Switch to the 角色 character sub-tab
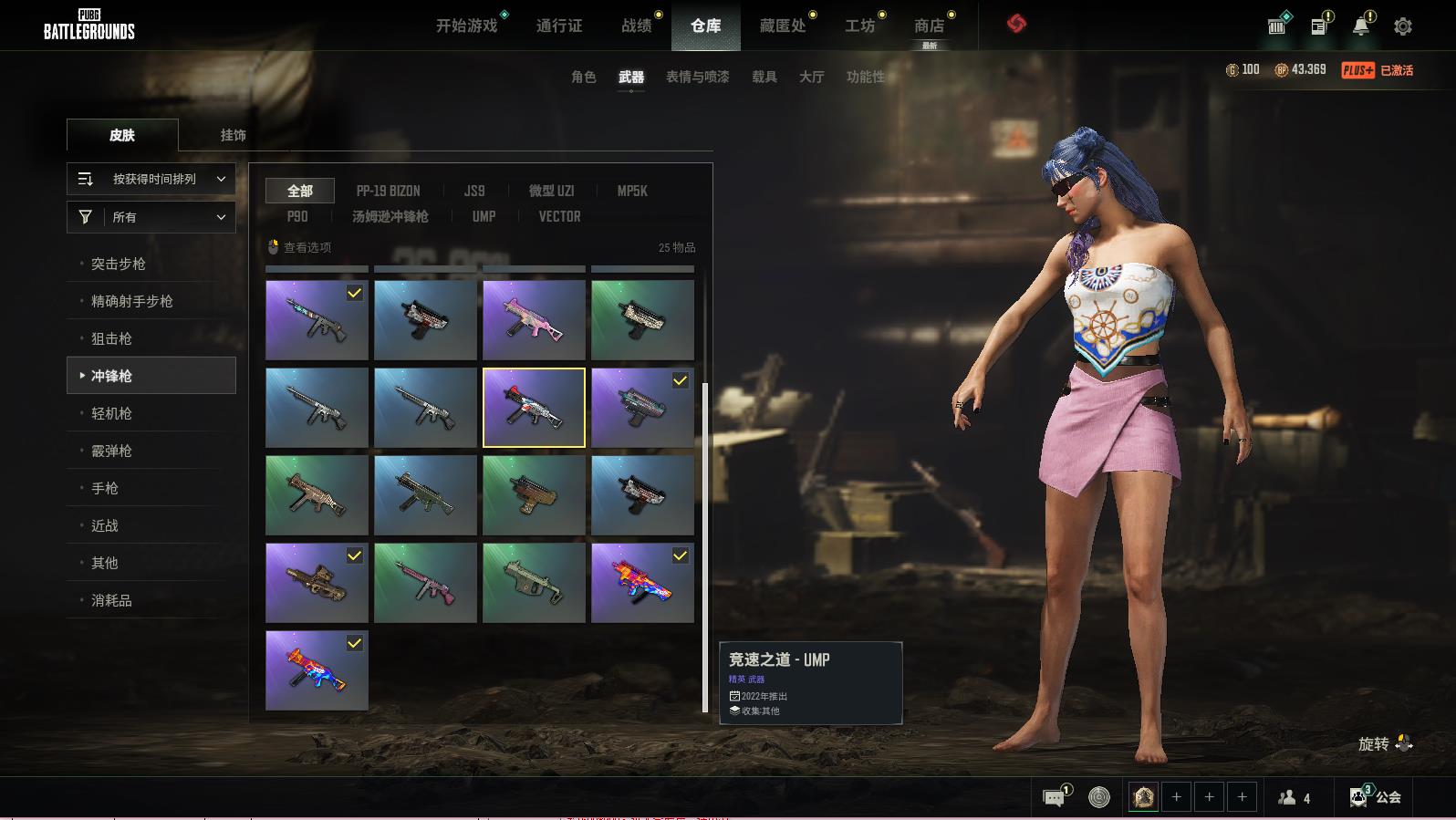1456x820 pixels. point(583,77)
